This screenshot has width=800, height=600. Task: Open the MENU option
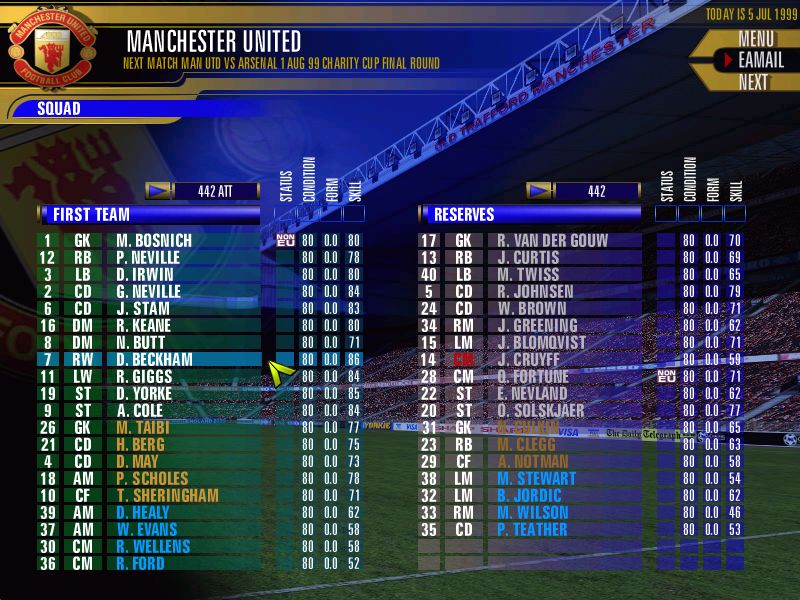[x=756, y=39]
